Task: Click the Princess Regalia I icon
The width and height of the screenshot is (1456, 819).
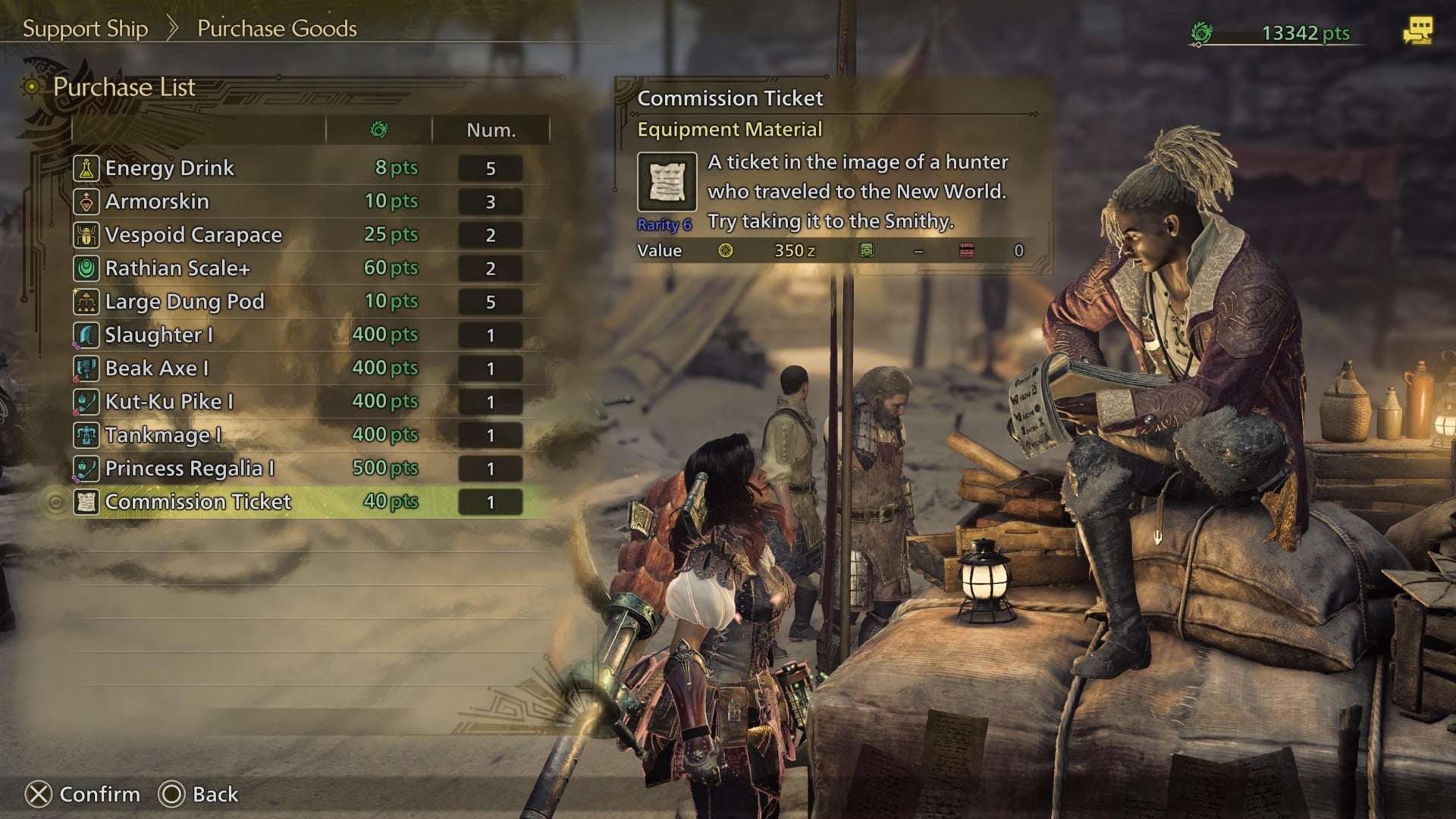Action: (86, 468)
